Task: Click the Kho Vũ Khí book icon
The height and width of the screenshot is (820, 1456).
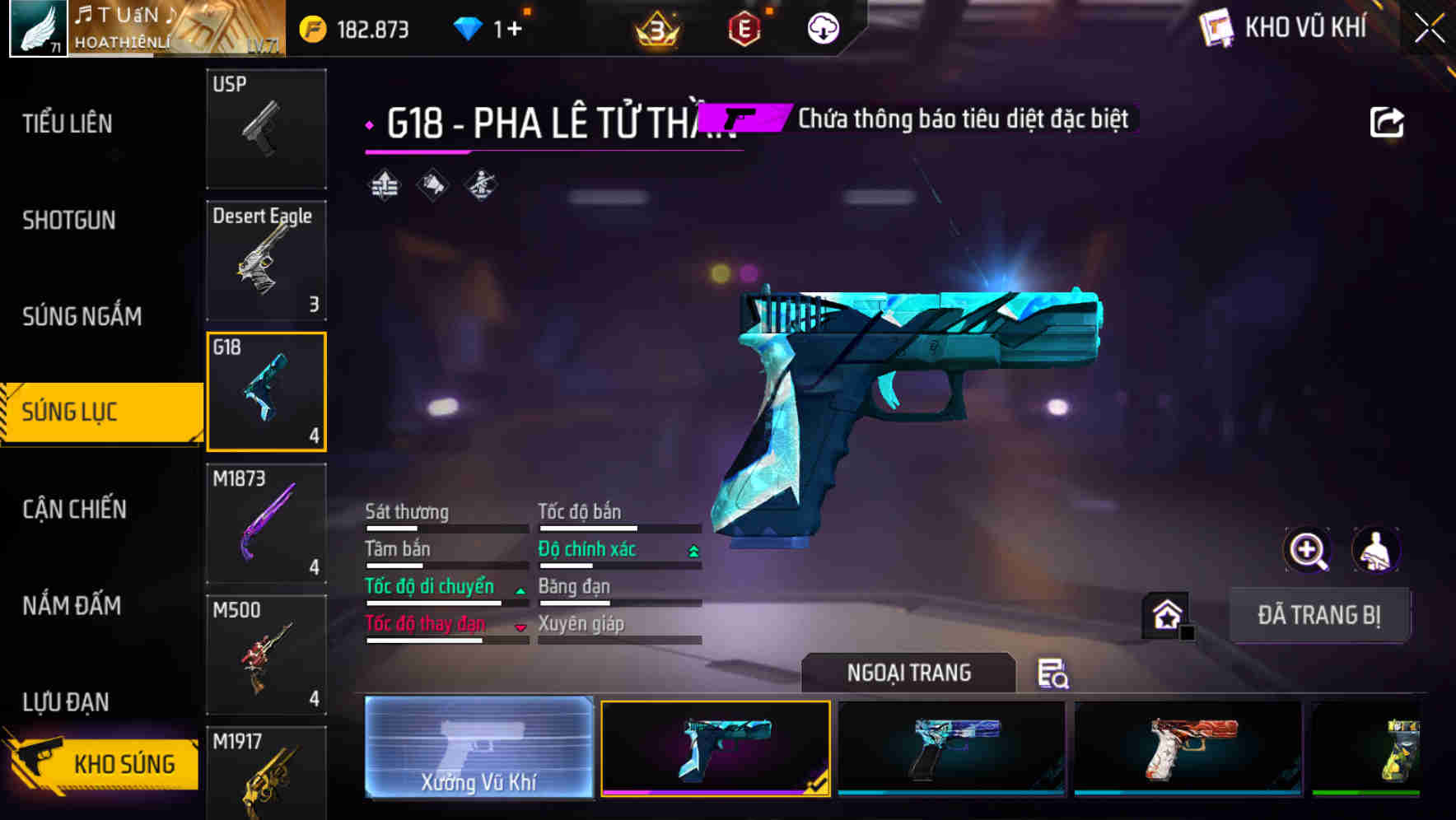Action: [1216, 27]
